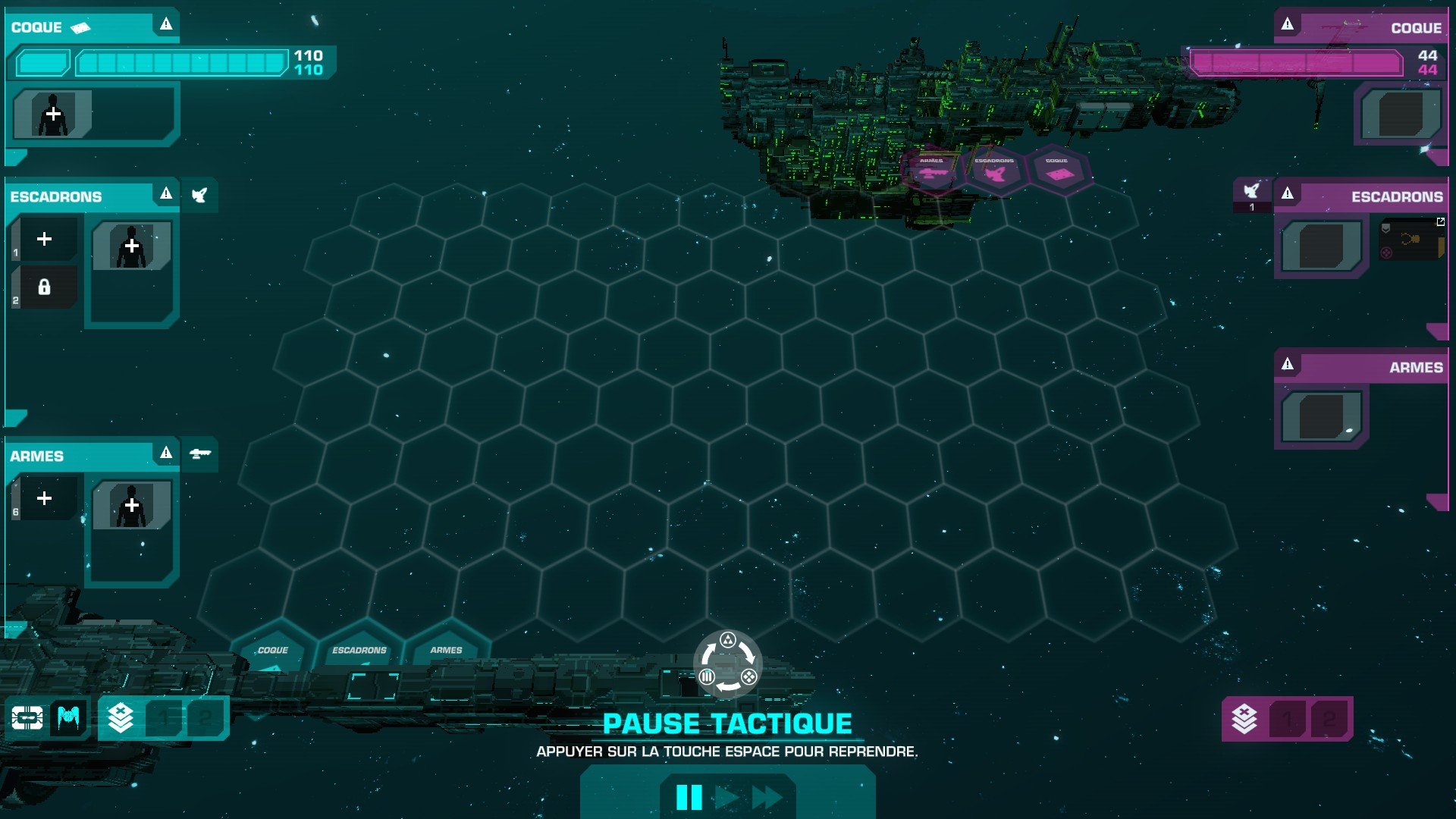This screenshot has width=1456, height=819.
Task: Add a weapon in slot 6
Action: 45,498
